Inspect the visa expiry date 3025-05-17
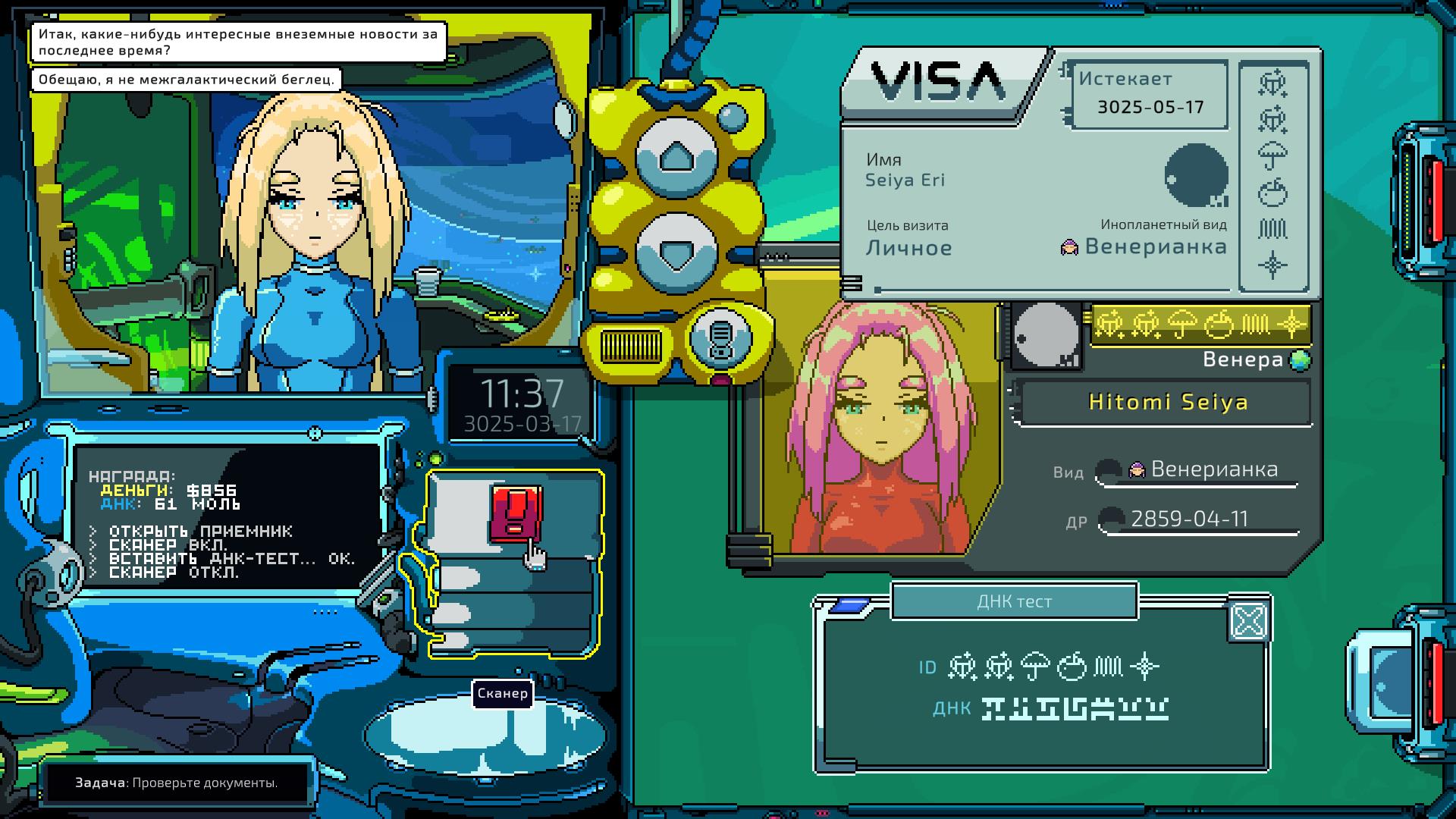The width and height of the screenshot is (1456, 819). [x=1150, y=107]
